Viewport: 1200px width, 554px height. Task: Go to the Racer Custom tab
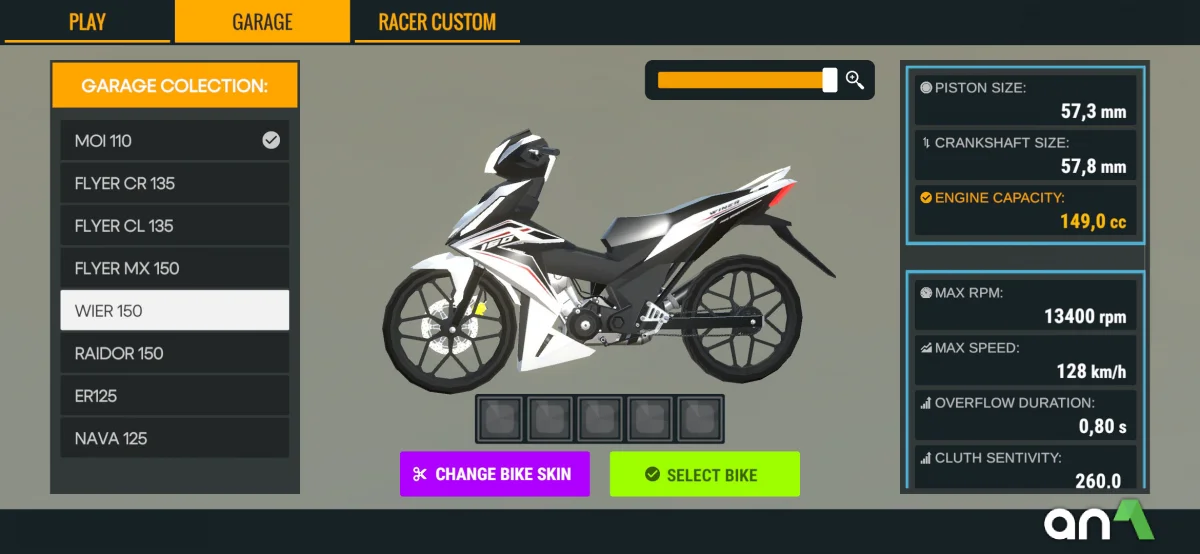tap(436, 22)
